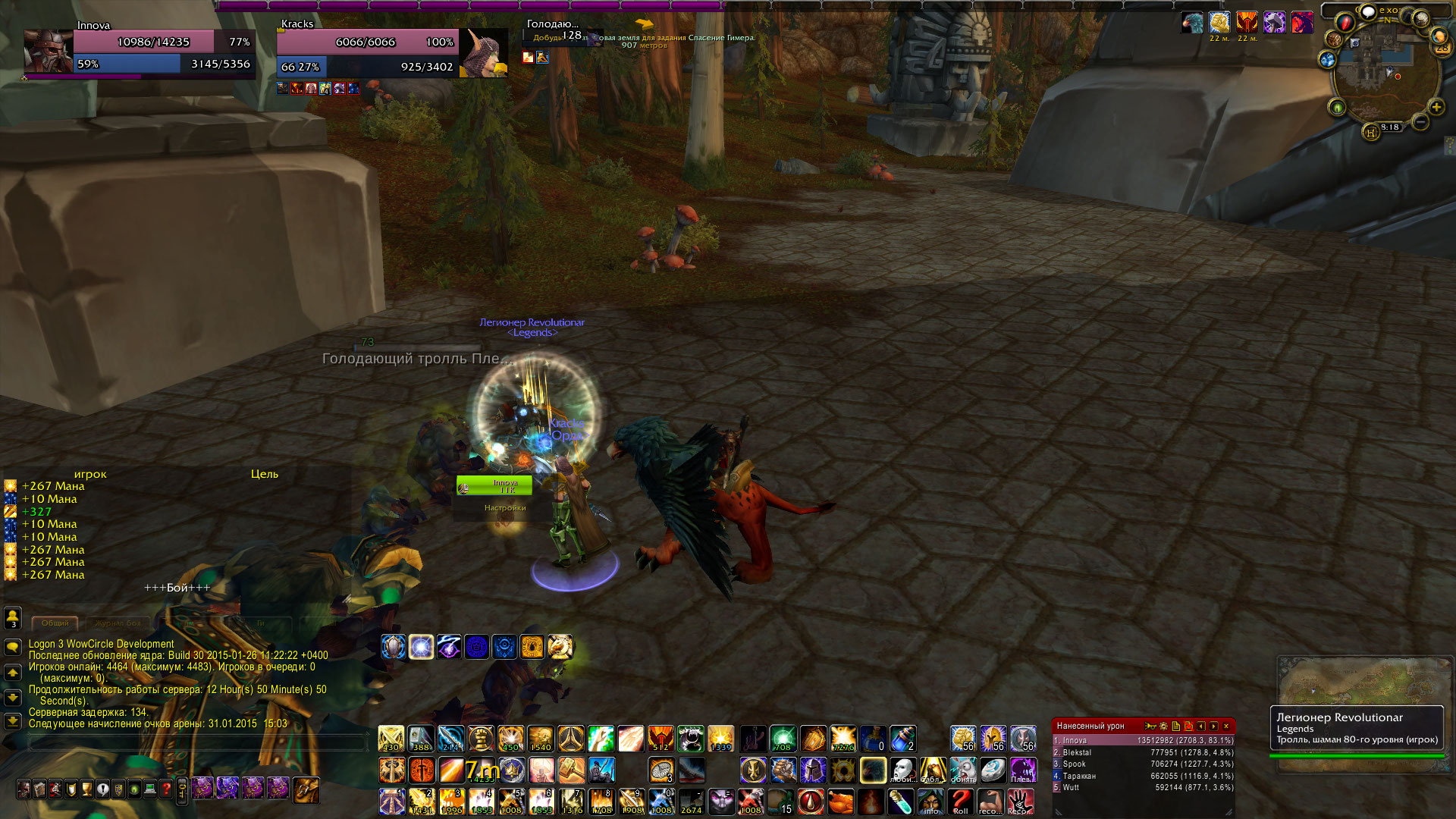
Task: Use the roasted chicken food item
Action: (840, 802)
